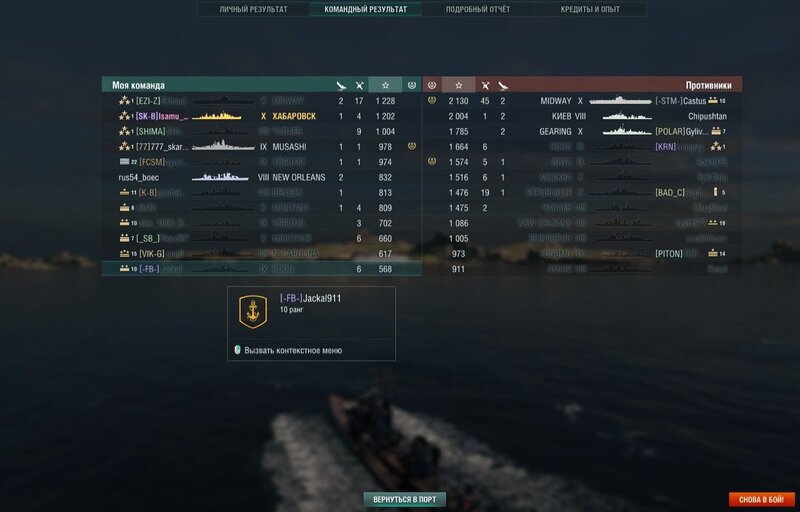This screenshot has width=800, height=512.
Task: Switch to the Командный результат tab
Action: pyautogui.click(x=366, y=9)
